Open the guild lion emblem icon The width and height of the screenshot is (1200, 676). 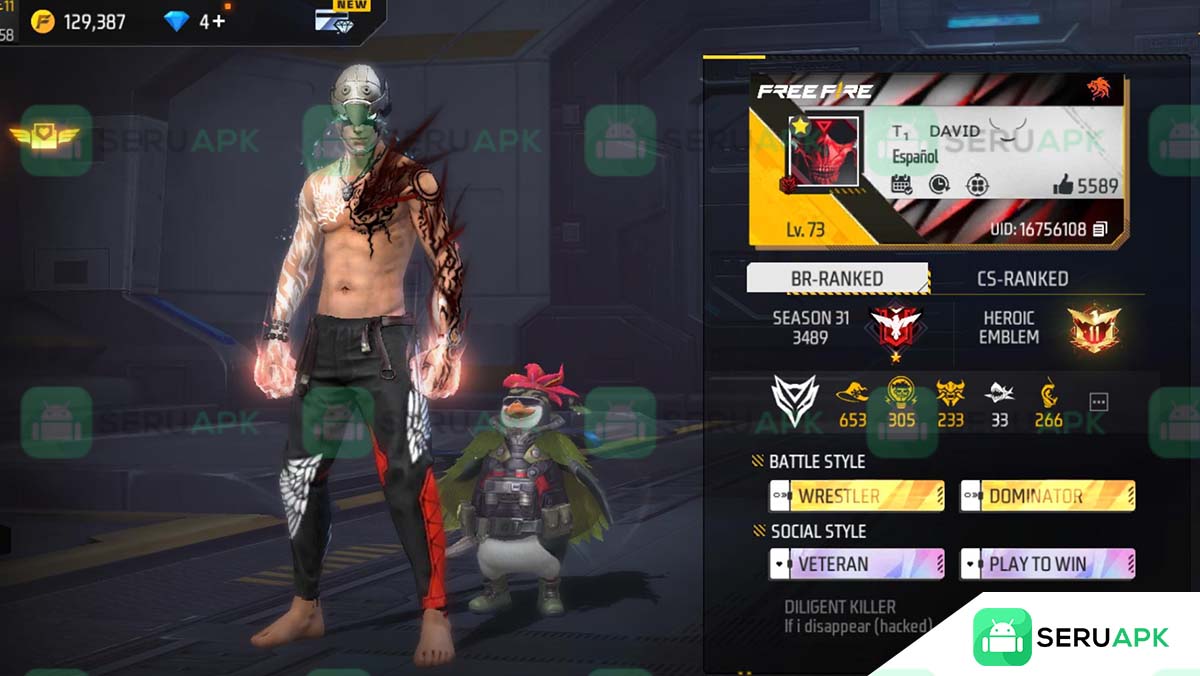point(1099,90)
